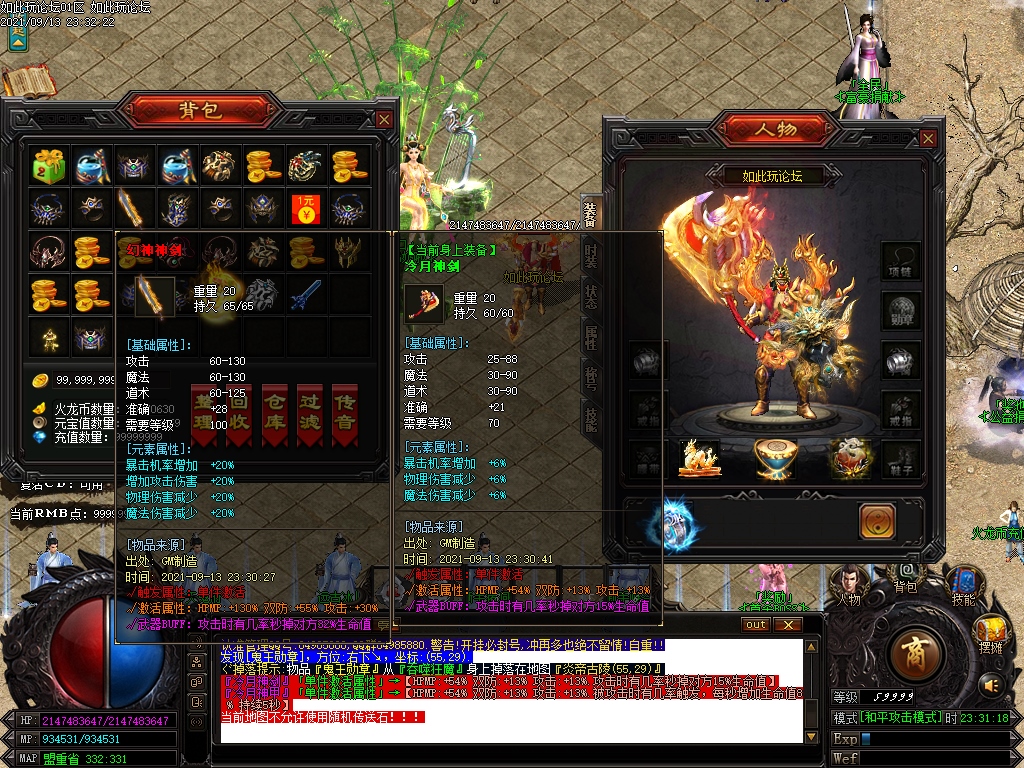Open the 技能 skills book icon
This screenshot has height=768, width=1024.
[963, 583]
